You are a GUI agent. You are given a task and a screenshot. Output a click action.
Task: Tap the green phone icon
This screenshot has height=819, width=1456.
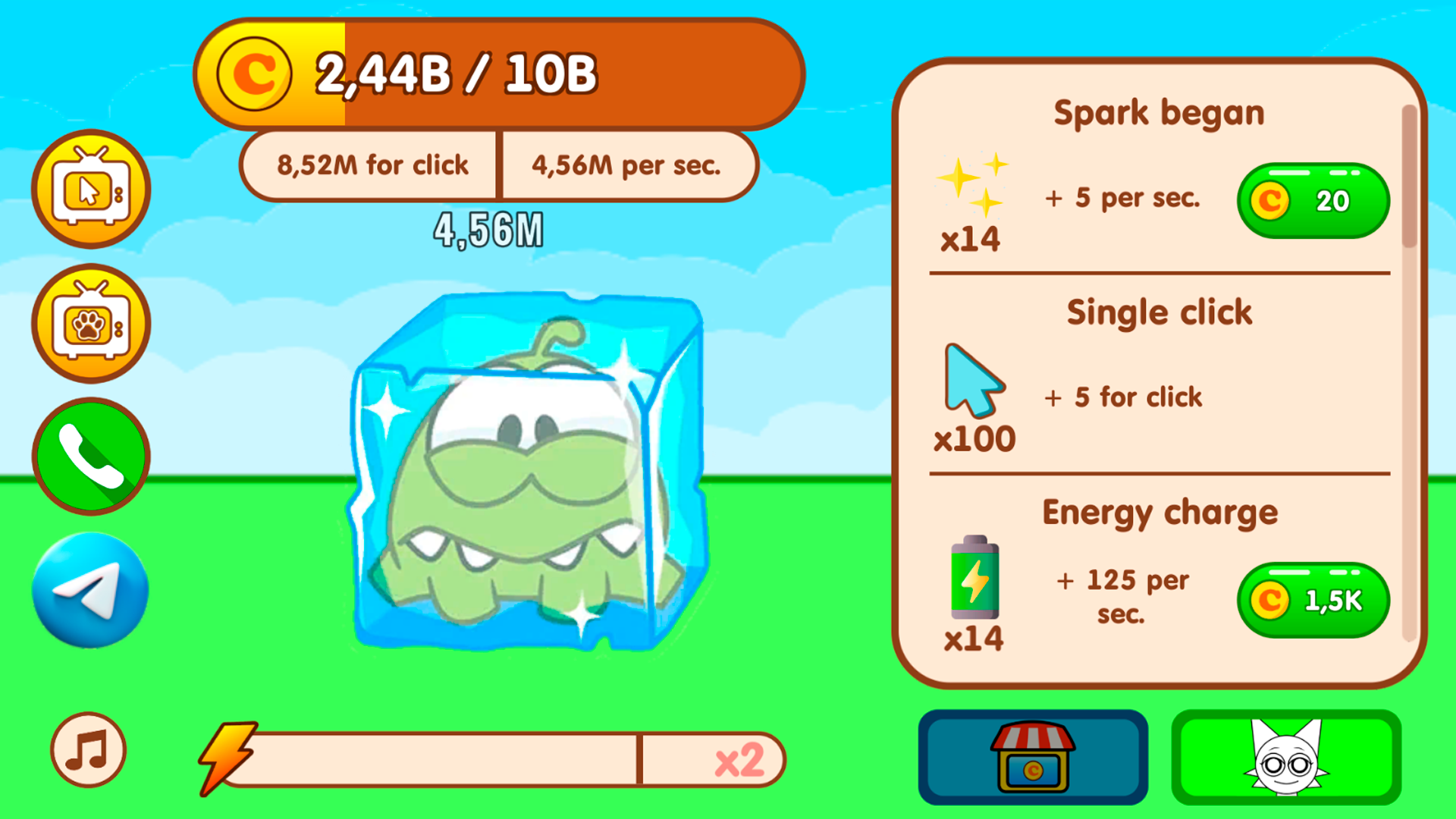(x=90, y=455)
